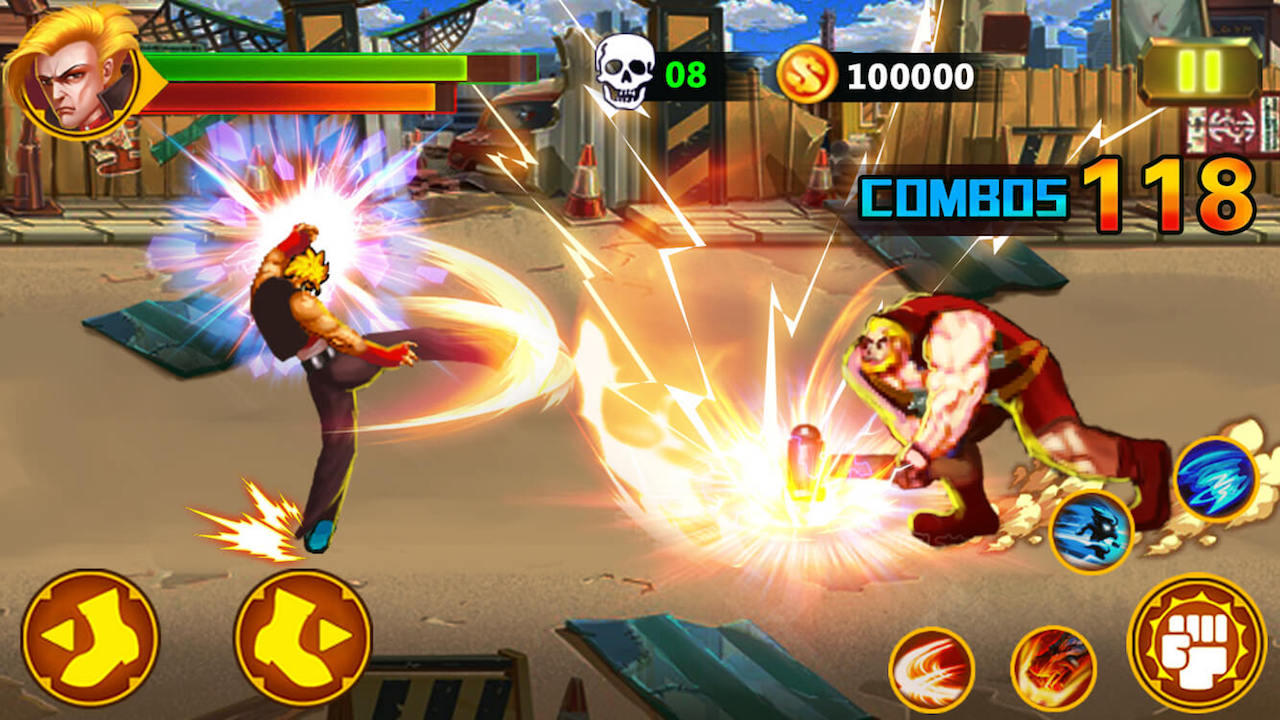Pause the game
This screenshot has width=1280, height=720.
click(x=1197, y=71)
